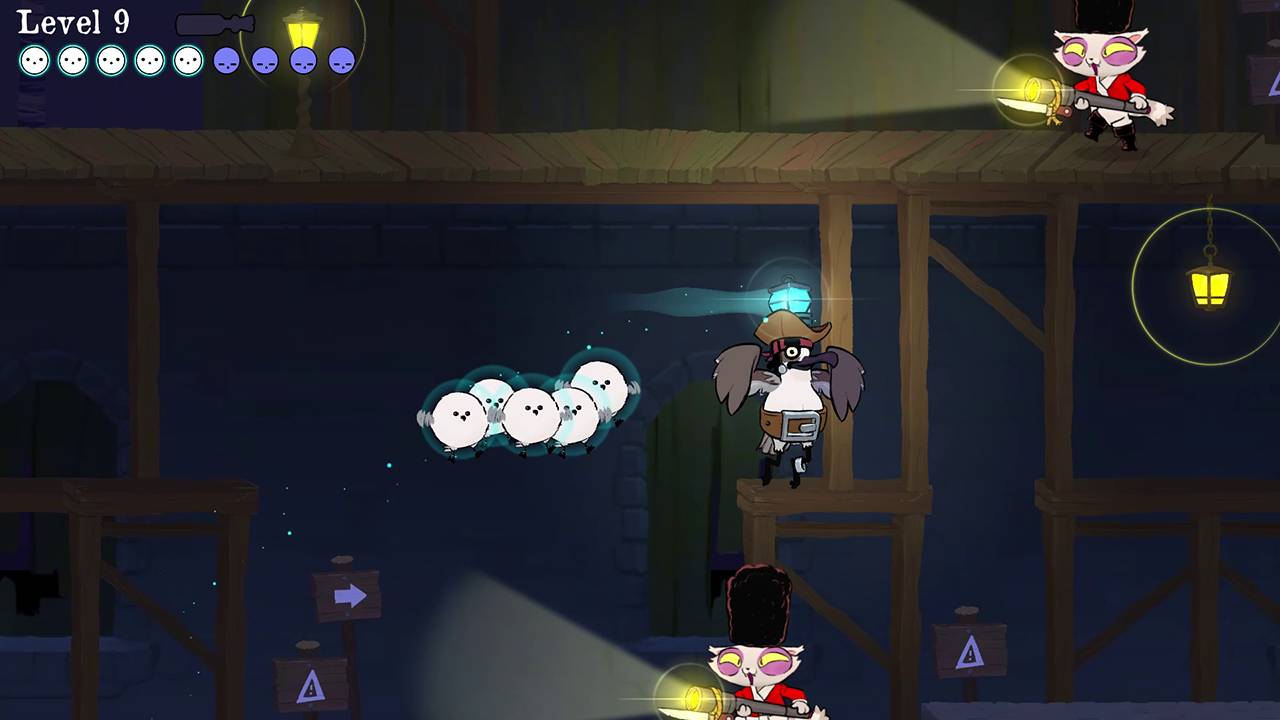Click the yellow lantern hanging on the right wall
Screen dimensions: 1280x720
(1211, 290)
